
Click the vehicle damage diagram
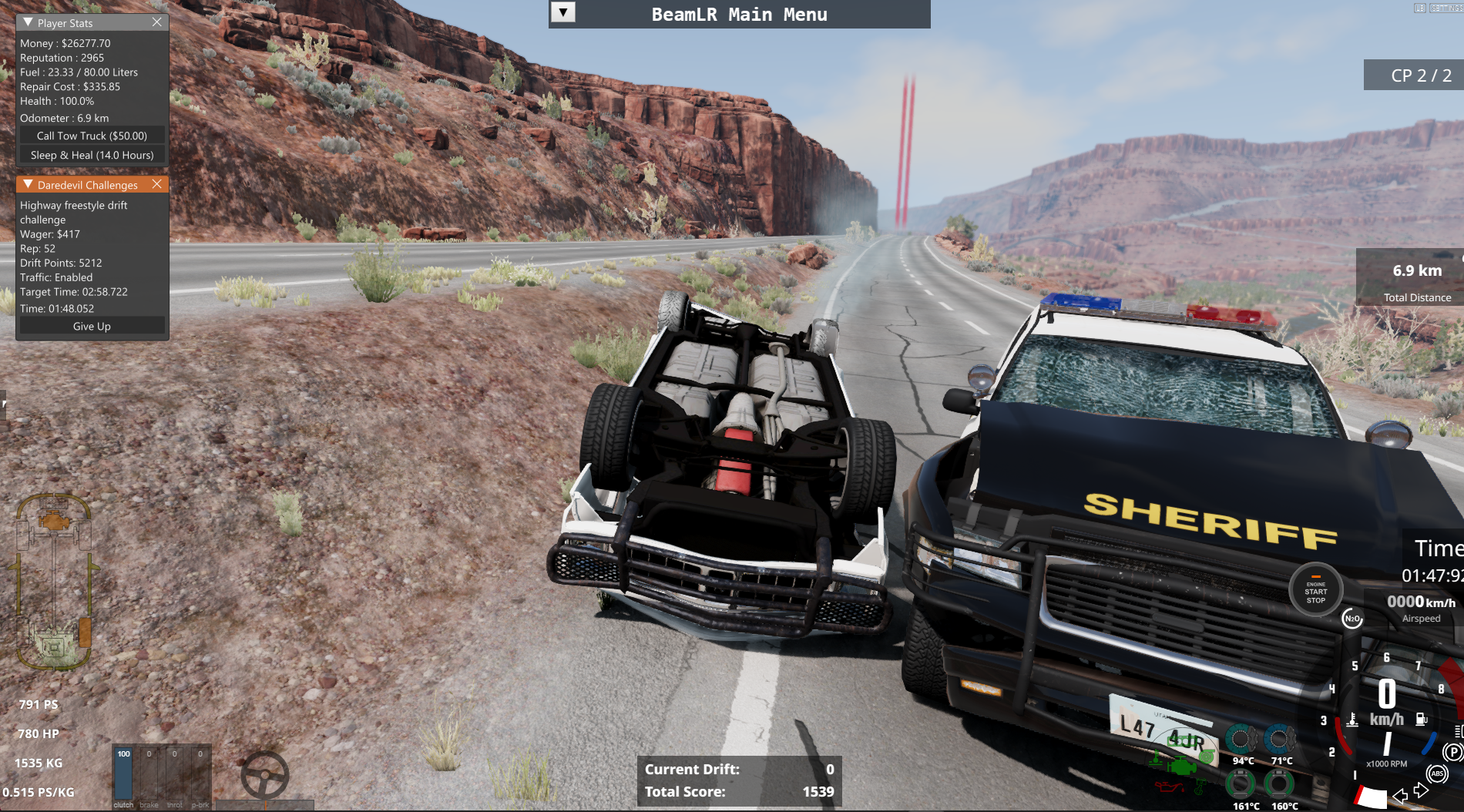(53, 582)
